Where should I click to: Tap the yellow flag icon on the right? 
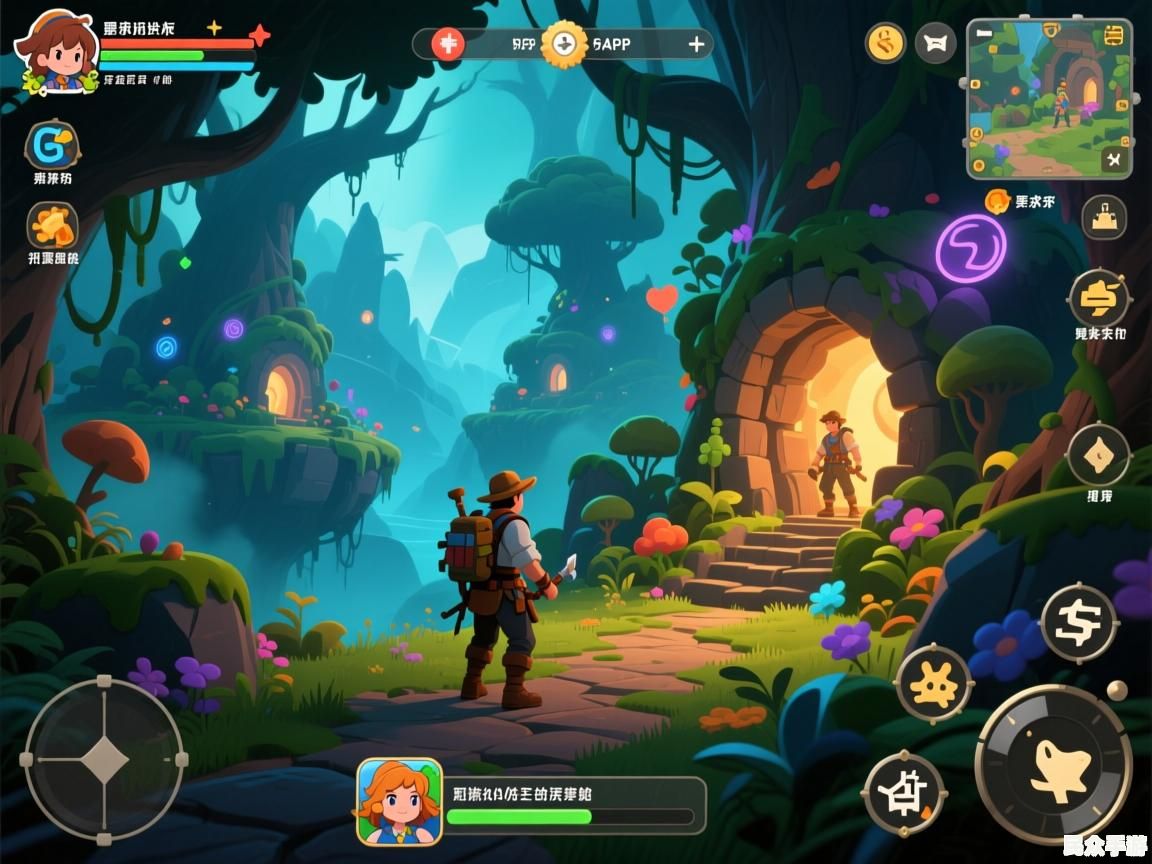(1099, 298)
